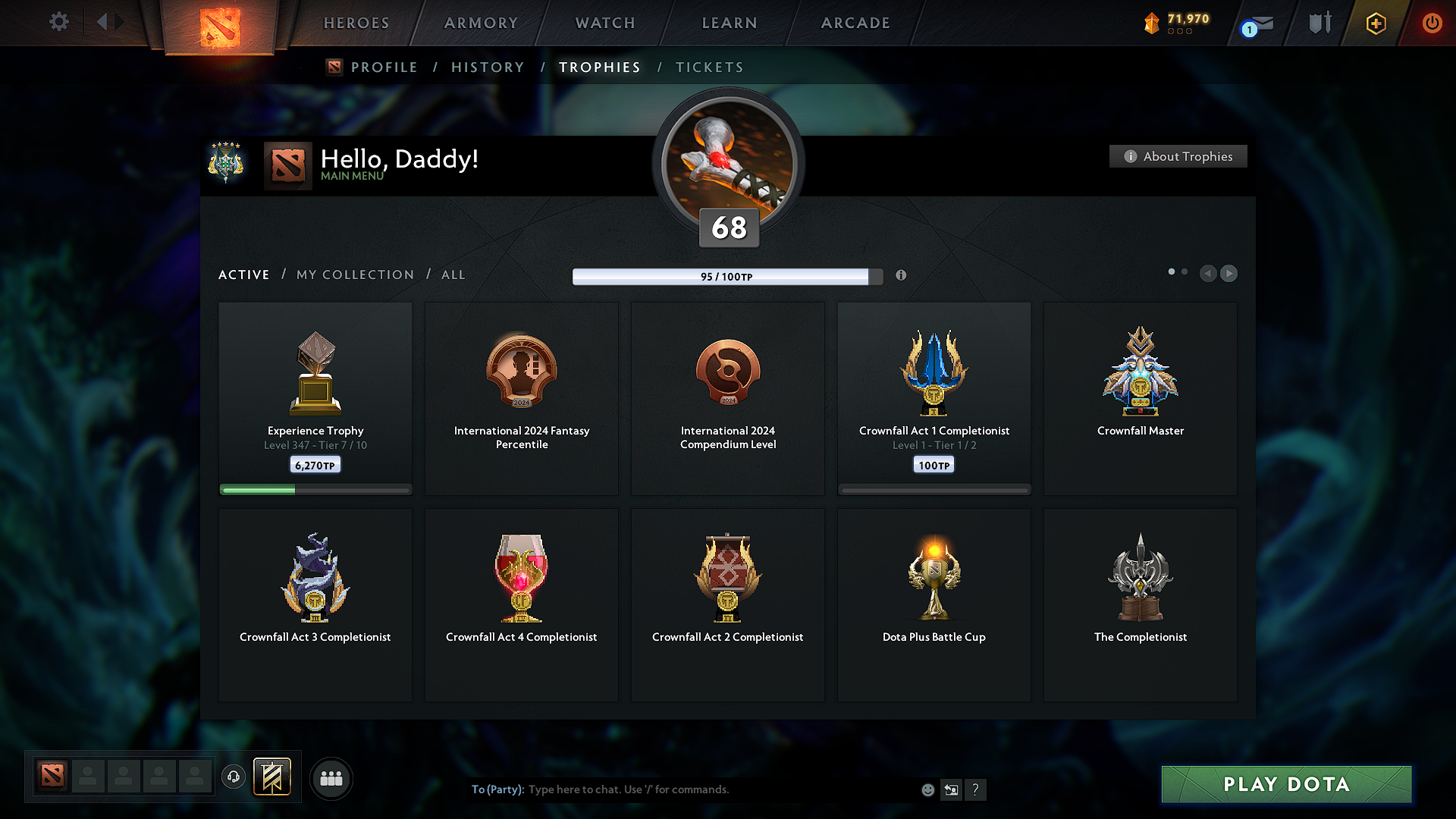Switch to the HISTORY tab
The image size is (1456, 819).
tap(488, 67)
